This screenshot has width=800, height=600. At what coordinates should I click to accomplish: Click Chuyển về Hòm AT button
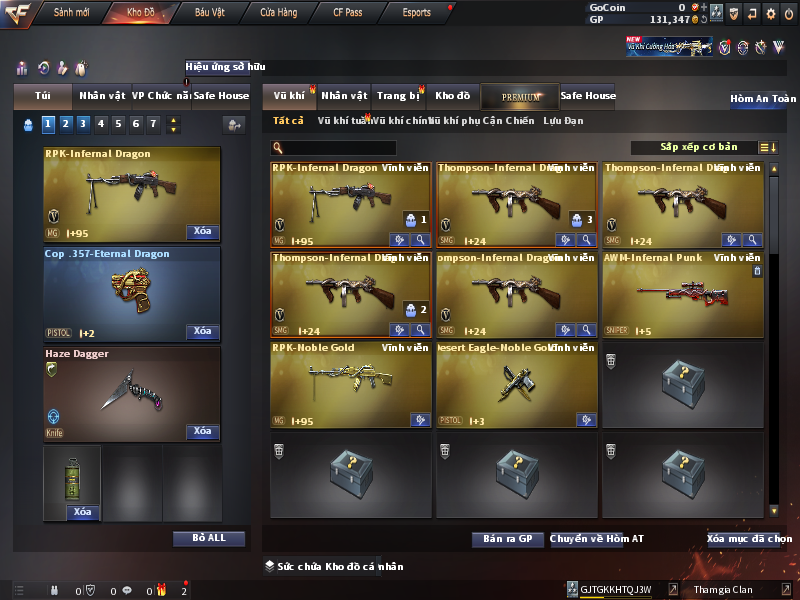(x=597, y=539)
